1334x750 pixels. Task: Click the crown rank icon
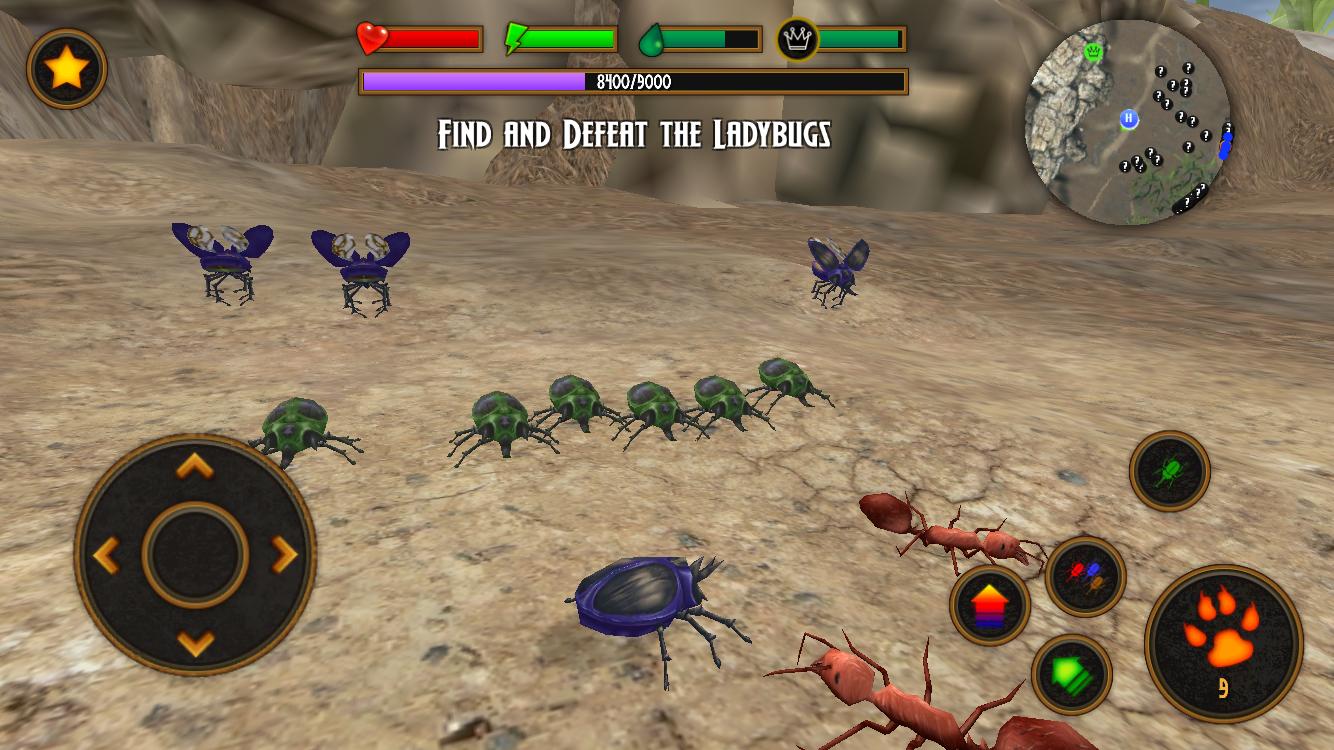[x=797, y=41]
